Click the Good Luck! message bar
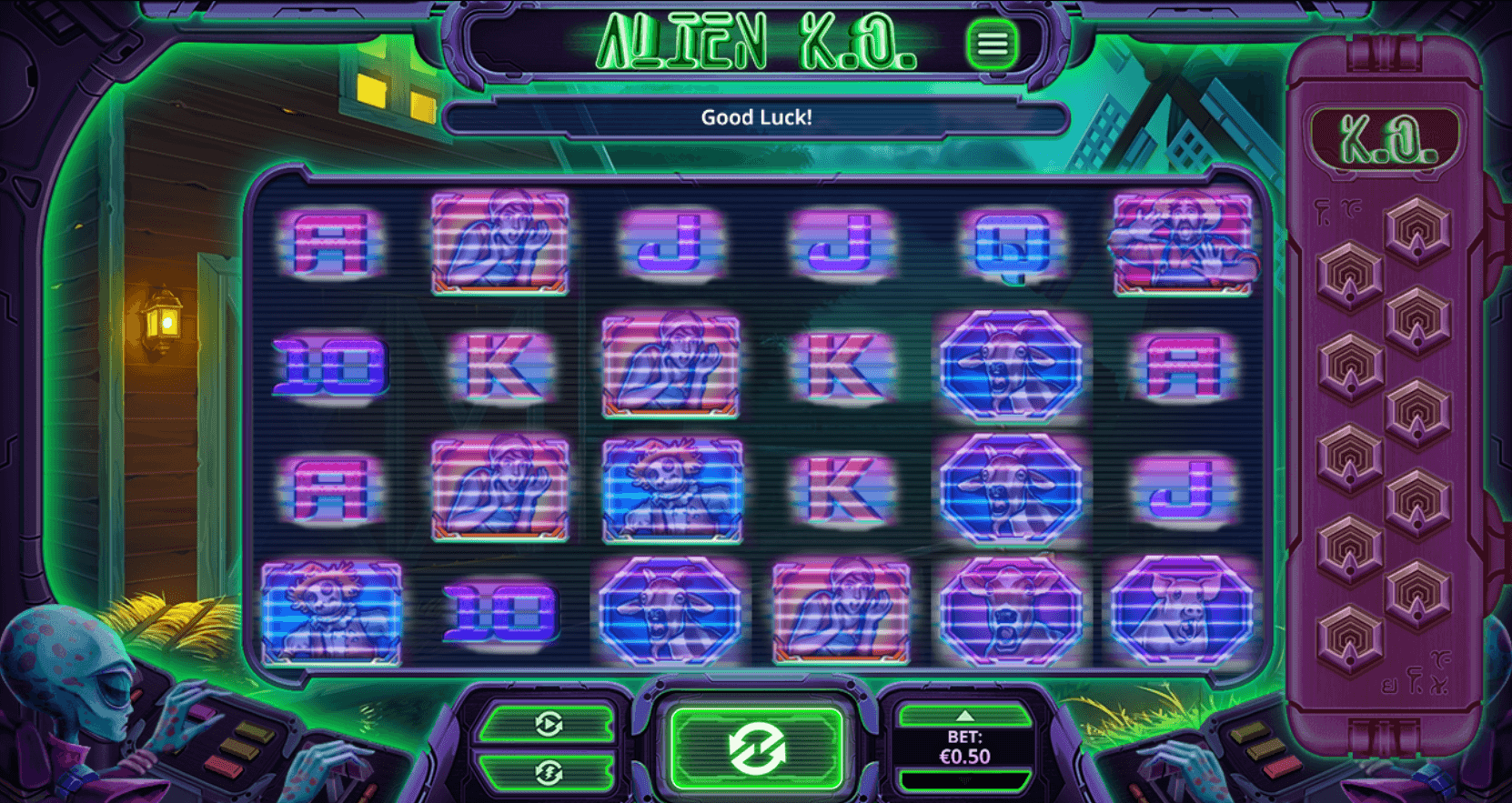This screenshot has height=803, width=1512. (x=755, y=117)
